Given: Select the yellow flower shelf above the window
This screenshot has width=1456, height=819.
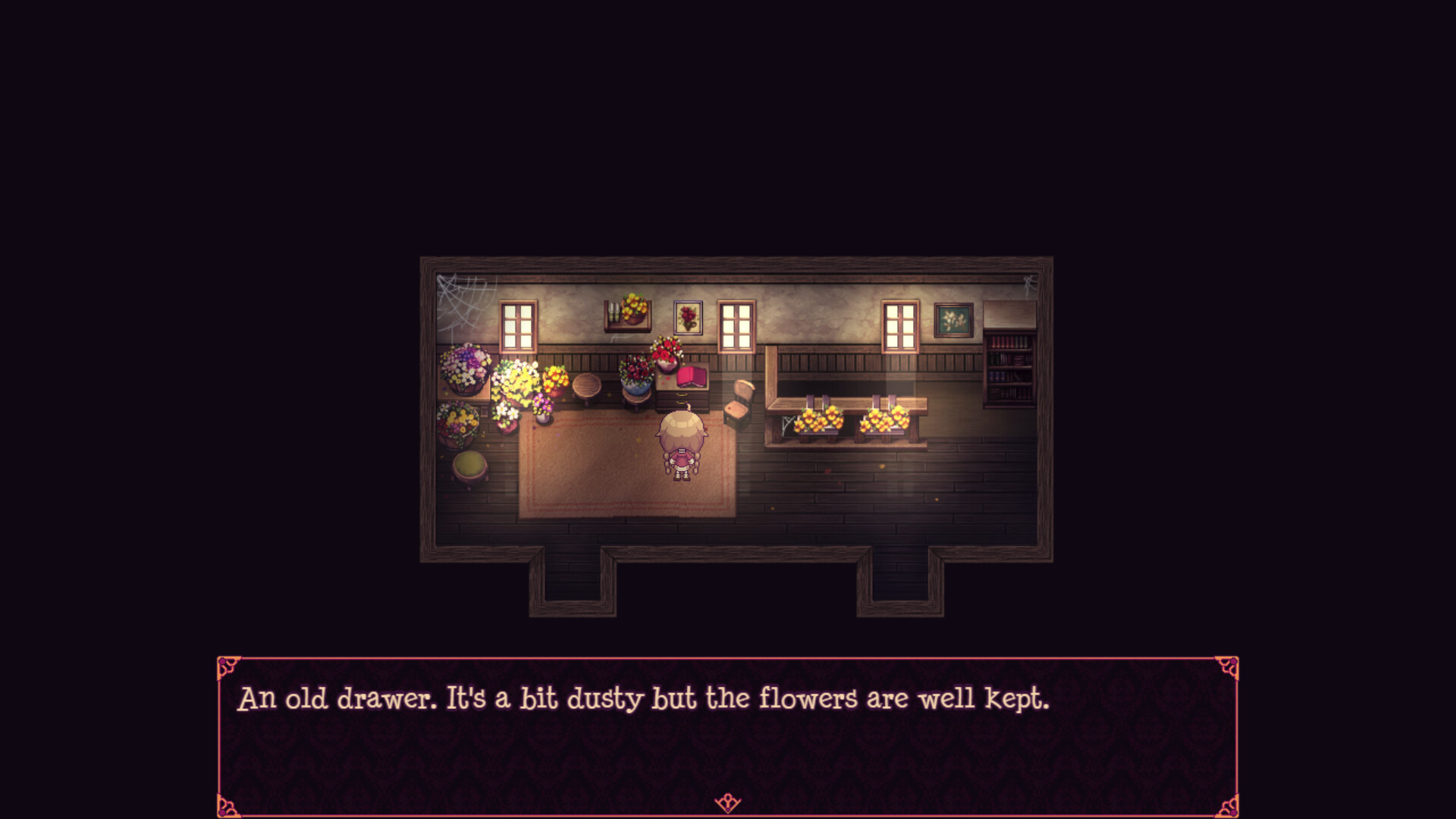Looking at the screenshot, I should pos(627,311).
